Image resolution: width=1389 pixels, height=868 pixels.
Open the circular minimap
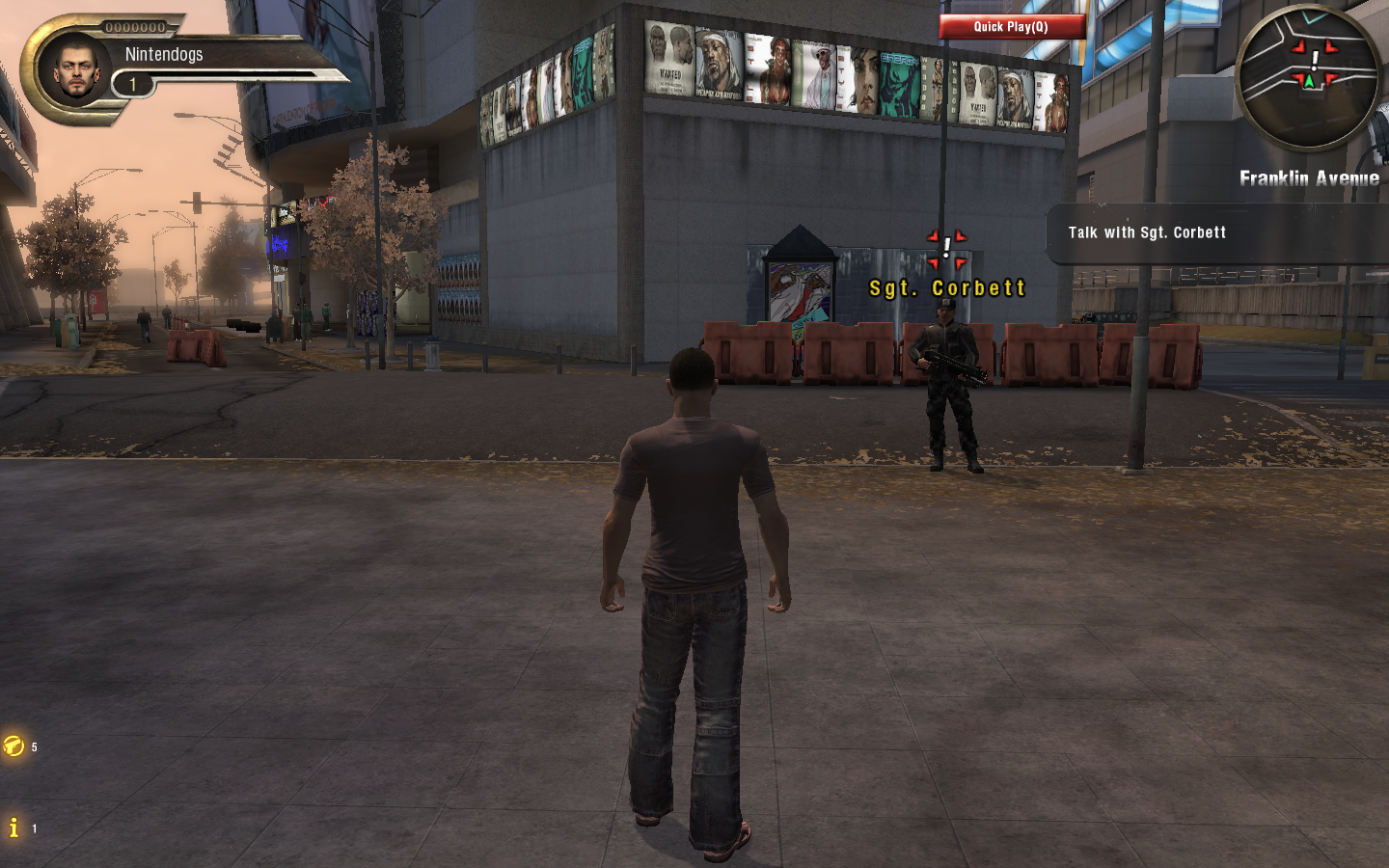coord(1308,77)
